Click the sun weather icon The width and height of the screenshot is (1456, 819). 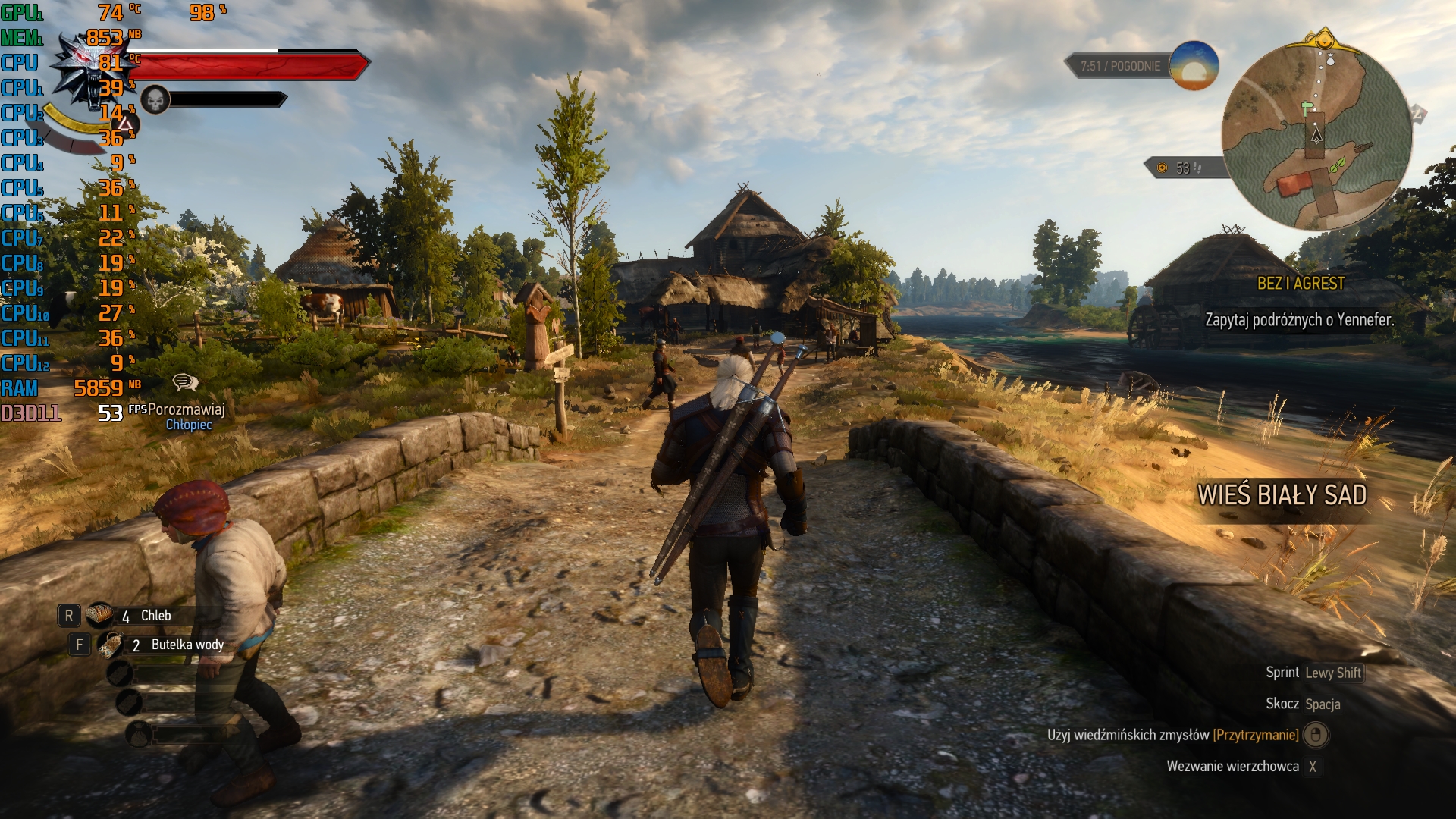pos(1194,66)
